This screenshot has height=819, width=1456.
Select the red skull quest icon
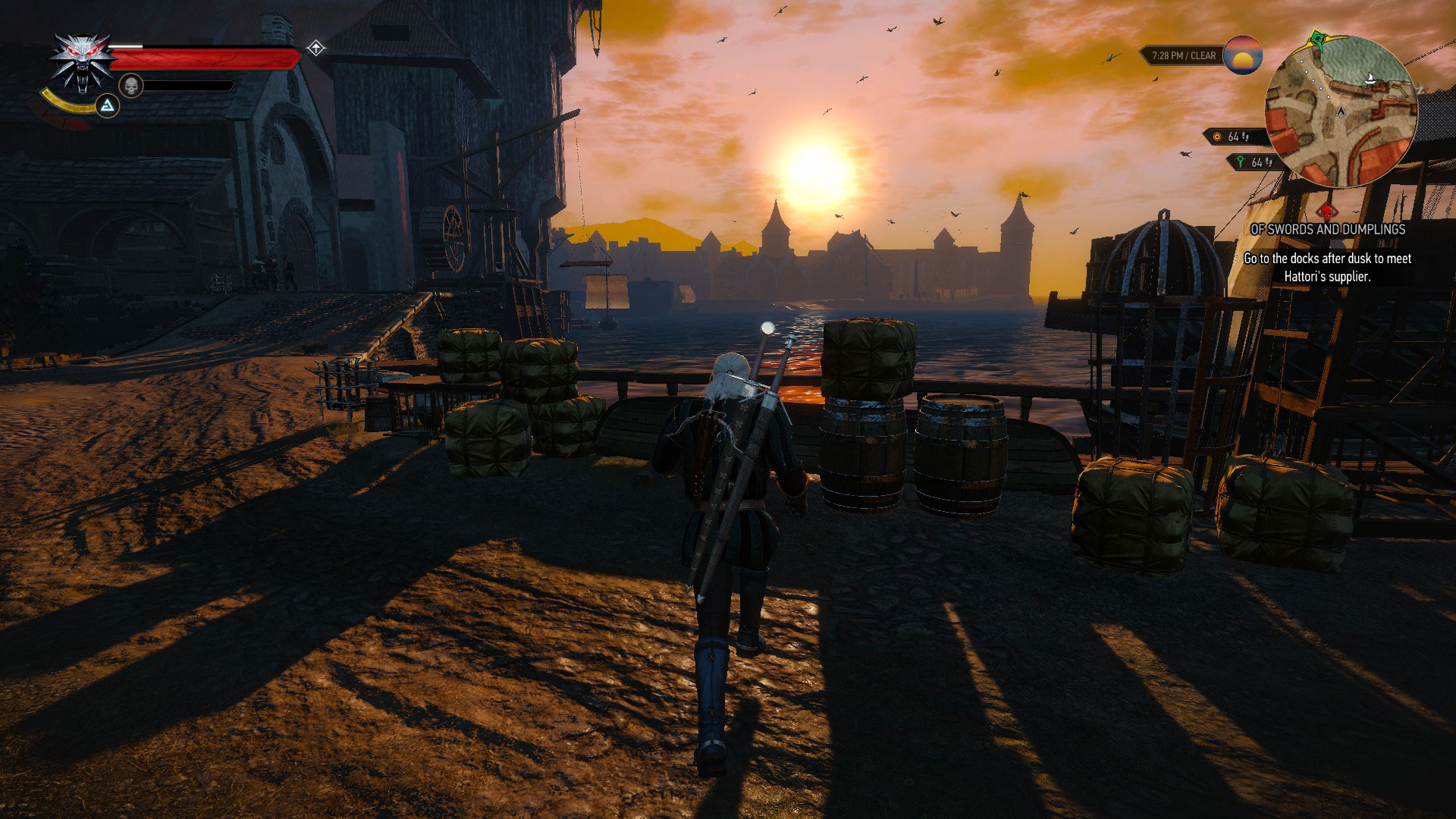tap(1327, 212)
